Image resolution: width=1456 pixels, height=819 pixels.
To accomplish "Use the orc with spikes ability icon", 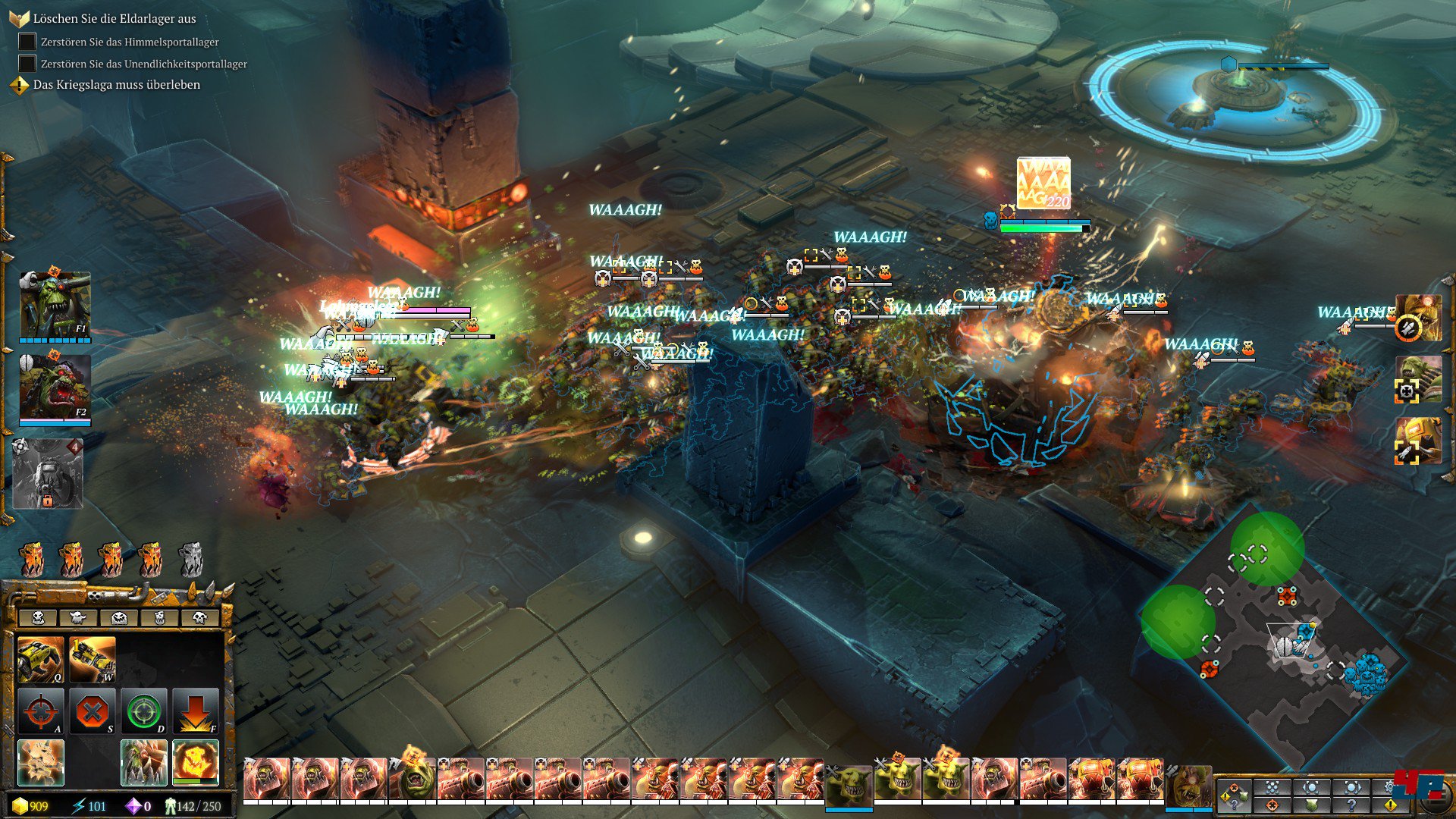I will (144, 762).
